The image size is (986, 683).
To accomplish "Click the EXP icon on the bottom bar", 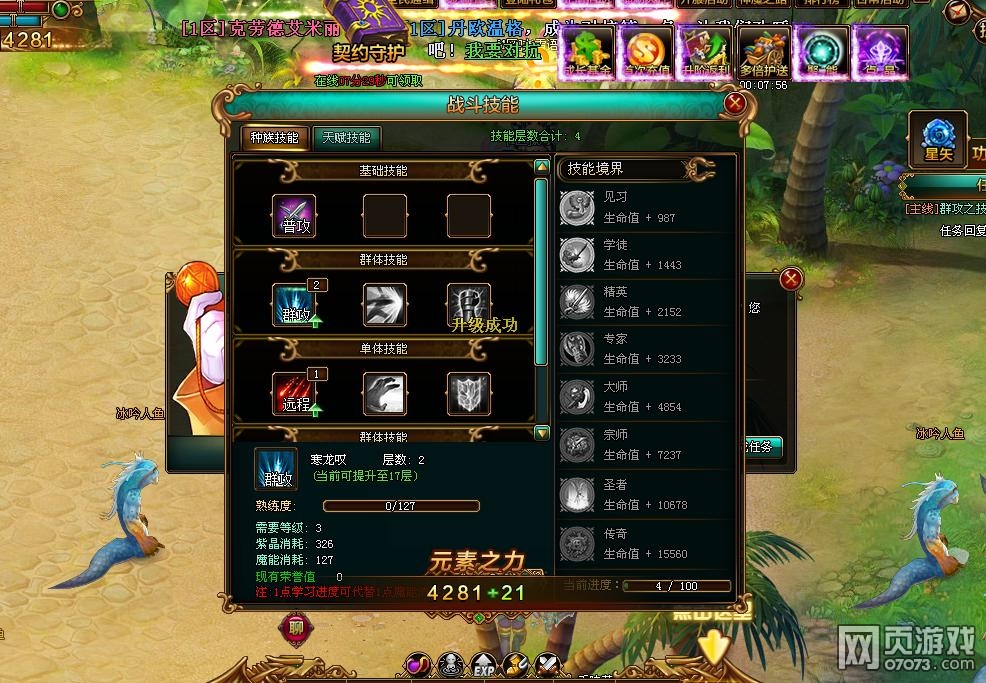I will (x=485, y=664).
